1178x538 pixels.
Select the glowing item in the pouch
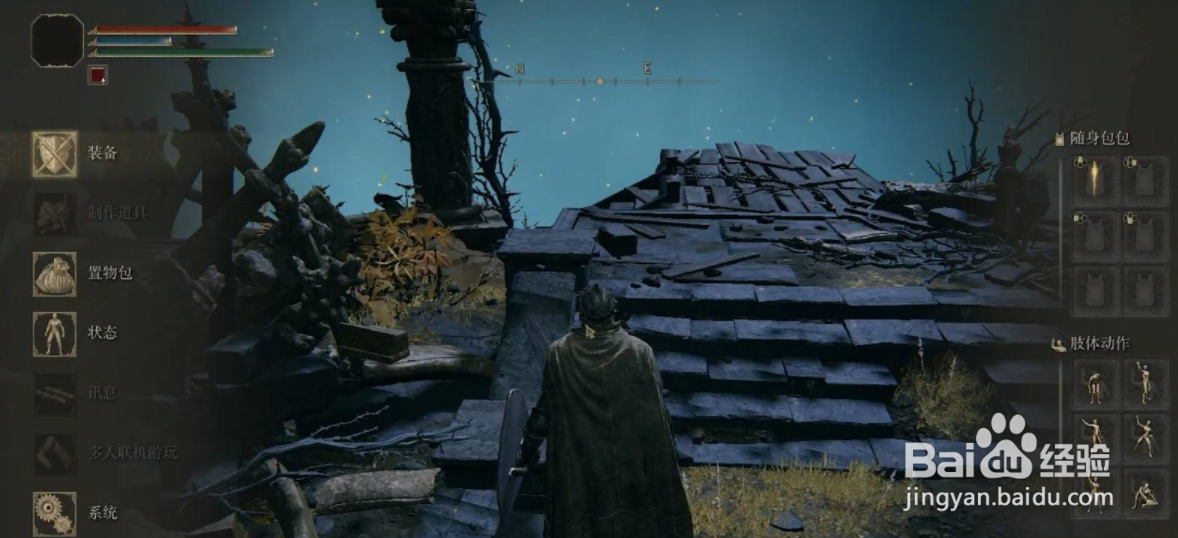(x=1094, y=180)
